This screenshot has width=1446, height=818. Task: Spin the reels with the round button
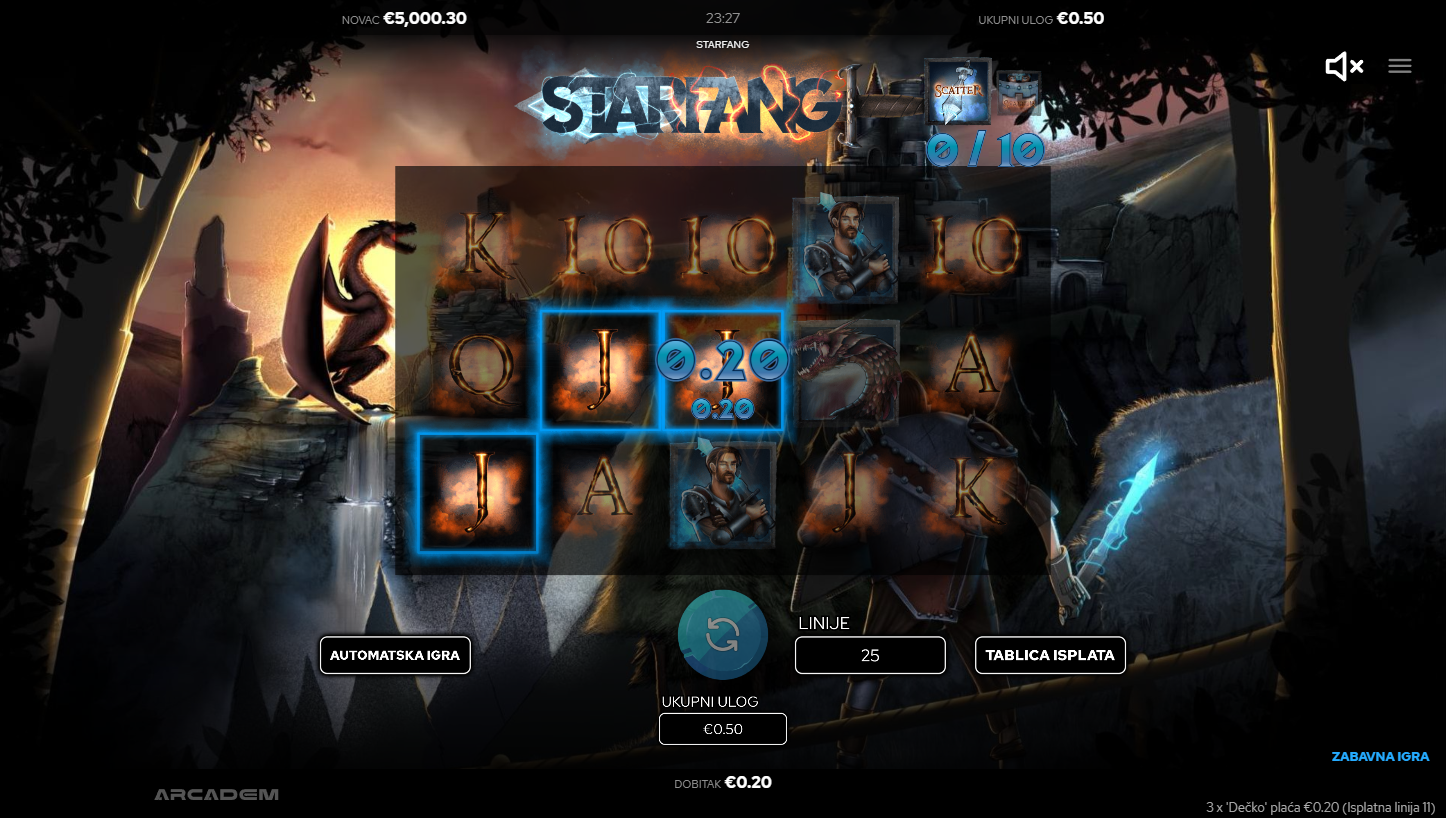[x=722, y=634]
